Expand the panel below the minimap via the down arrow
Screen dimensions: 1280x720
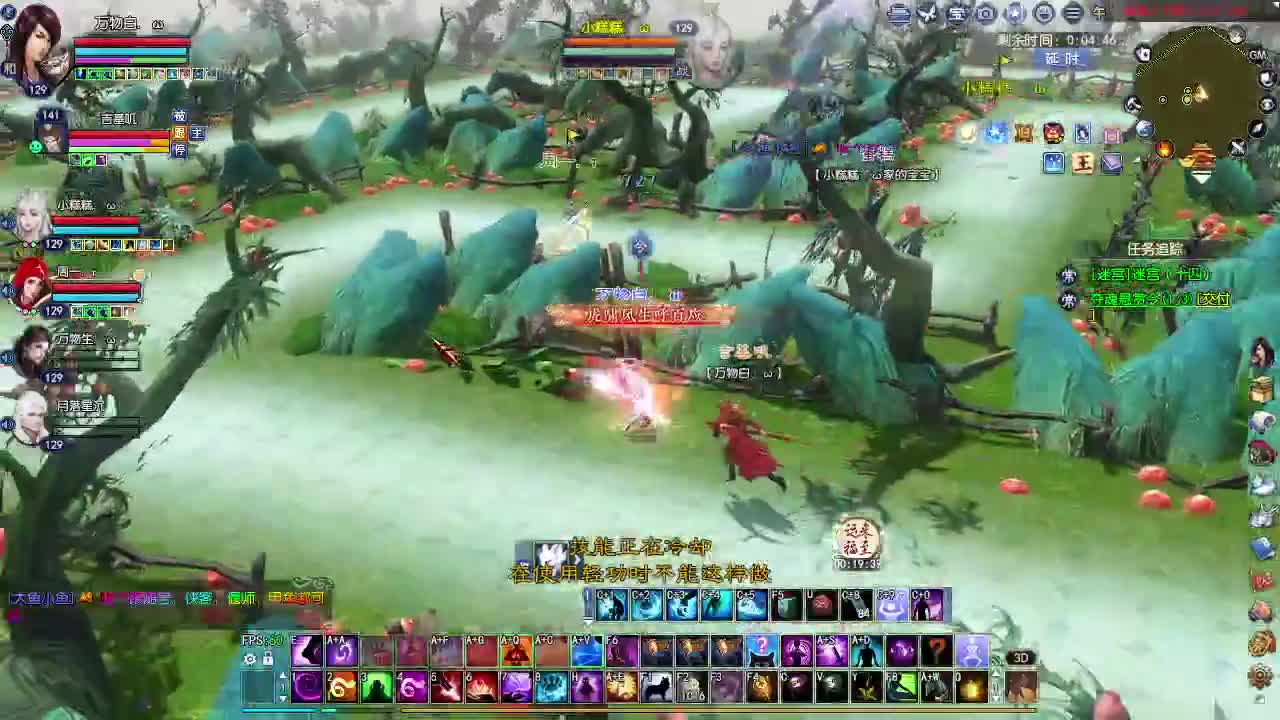(1202, 178)
